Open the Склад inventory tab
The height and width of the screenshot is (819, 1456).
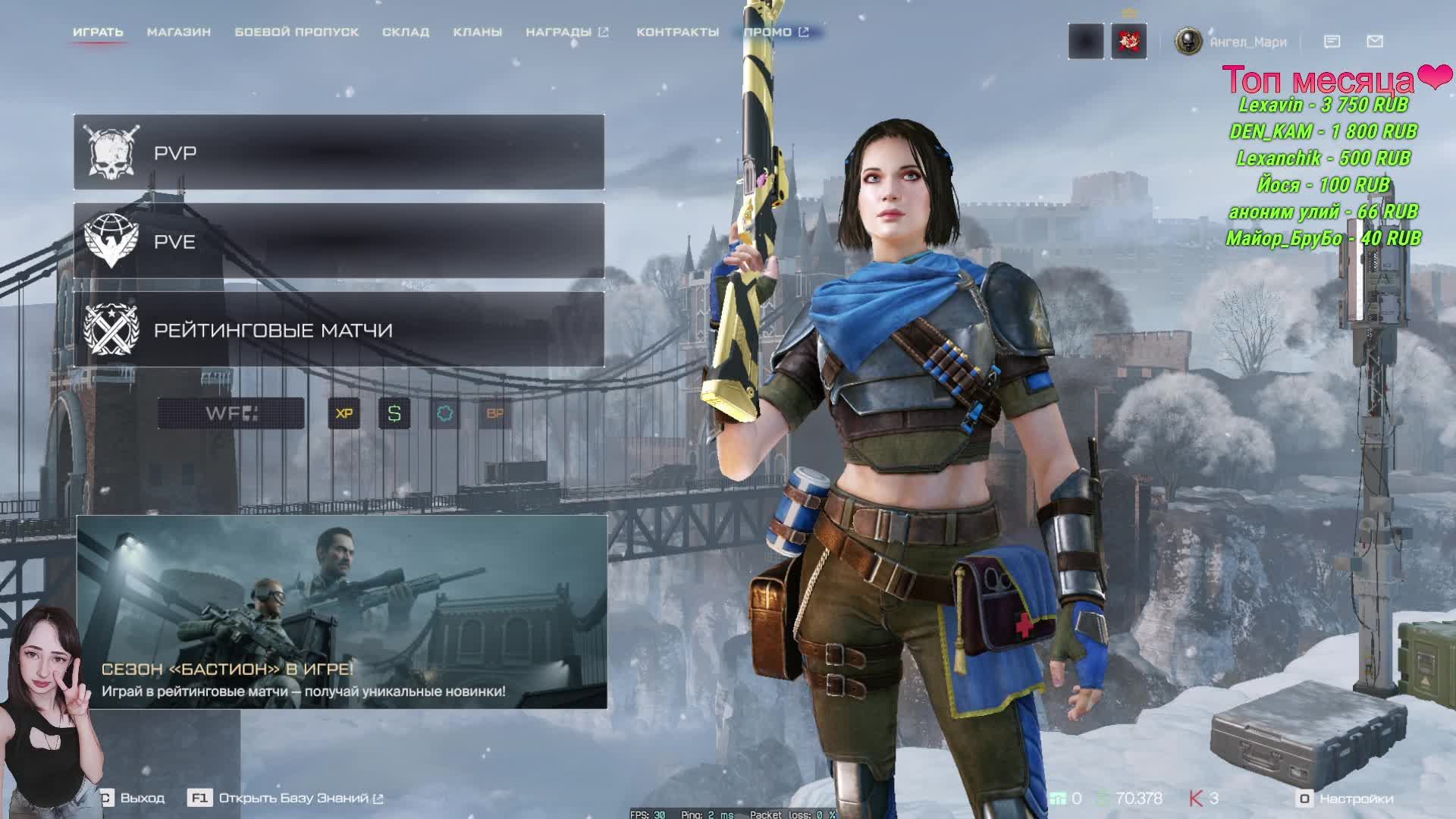pyautogui.click(x=406, y=32)
